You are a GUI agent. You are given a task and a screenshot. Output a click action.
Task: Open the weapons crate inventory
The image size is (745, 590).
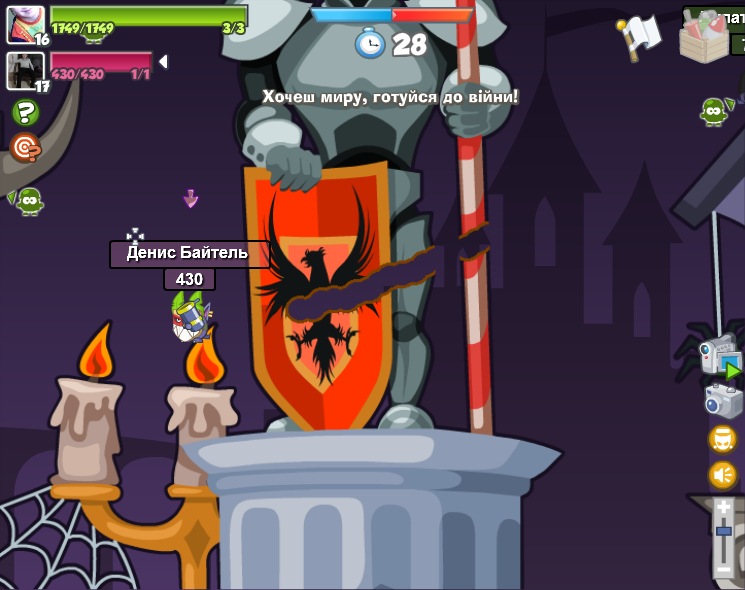tap(705, 36)
